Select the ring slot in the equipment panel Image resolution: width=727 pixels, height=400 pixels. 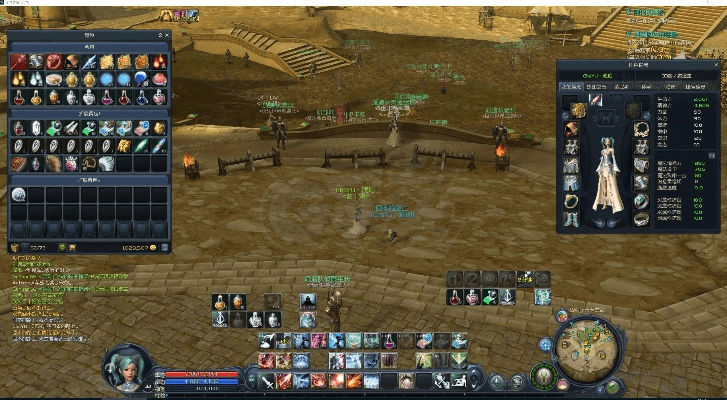click(x=572, y=201)
